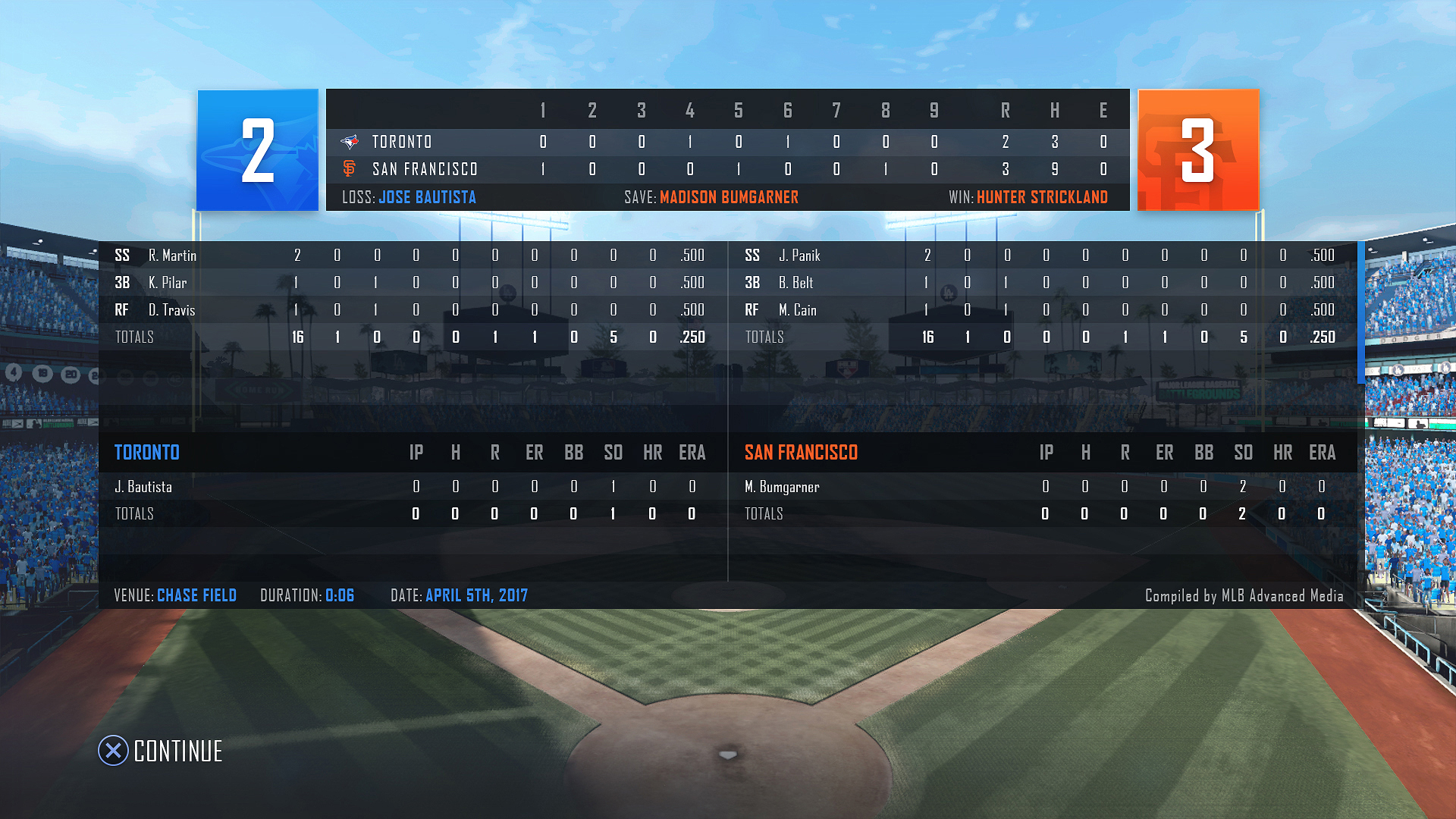Click the blue batting list scrollbar
The height and width of the screenshot is (819, 1456).
click(1360, 312)
